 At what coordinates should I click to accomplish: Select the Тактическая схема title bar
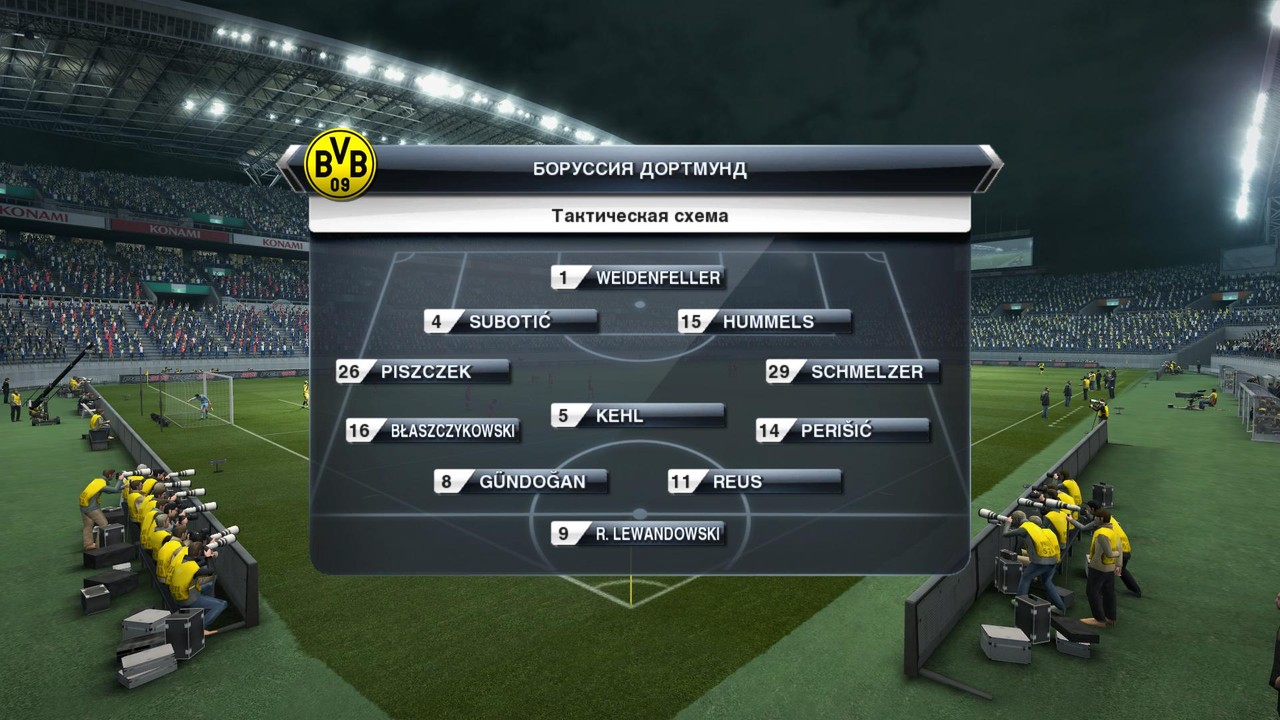[x=640, y=215]
